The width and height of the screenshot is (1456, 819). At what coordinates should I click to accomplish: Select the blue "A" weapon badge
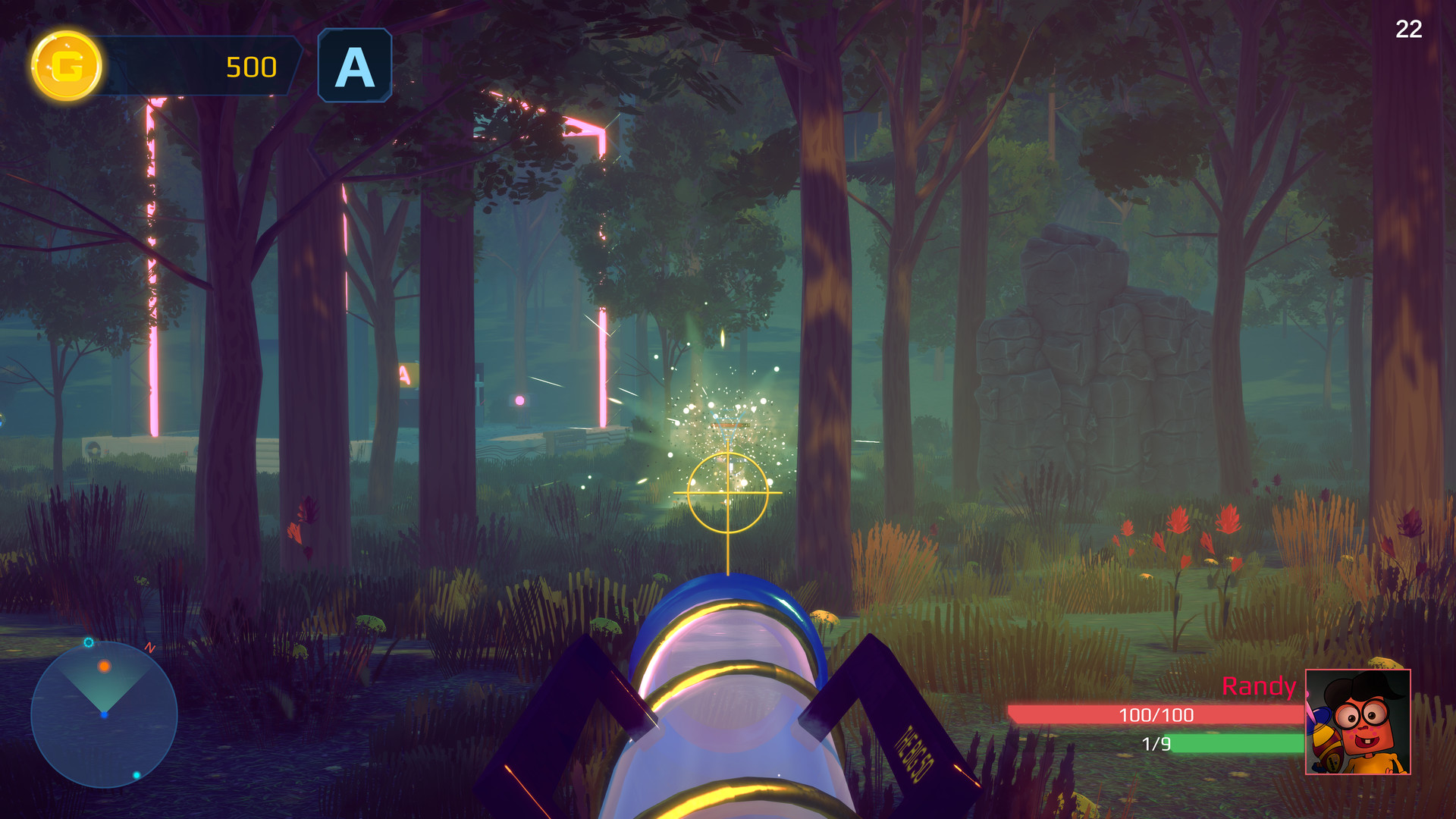(354, 64)
